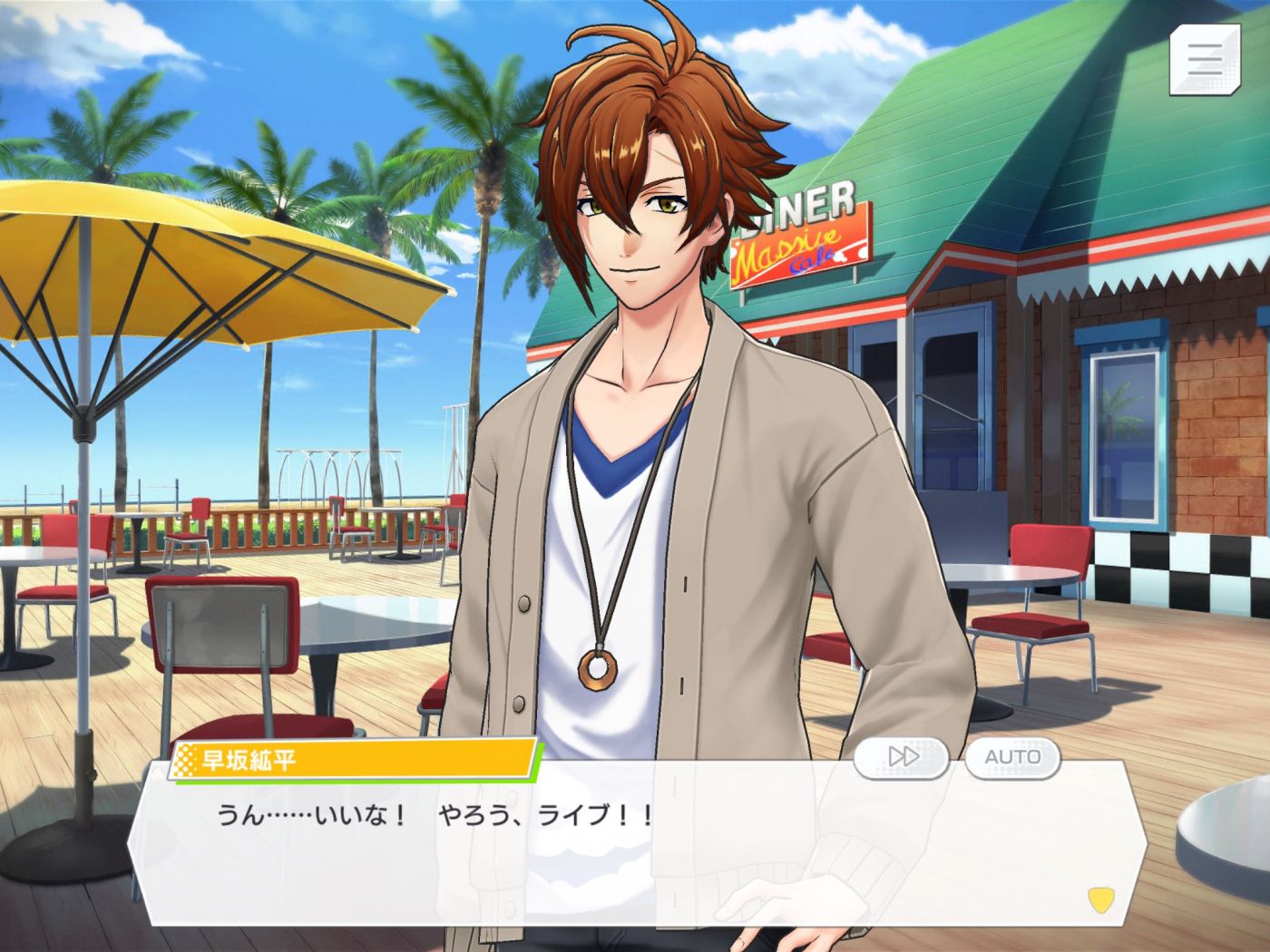Toggle AUTO dialogue playback

click(1012, 756)
